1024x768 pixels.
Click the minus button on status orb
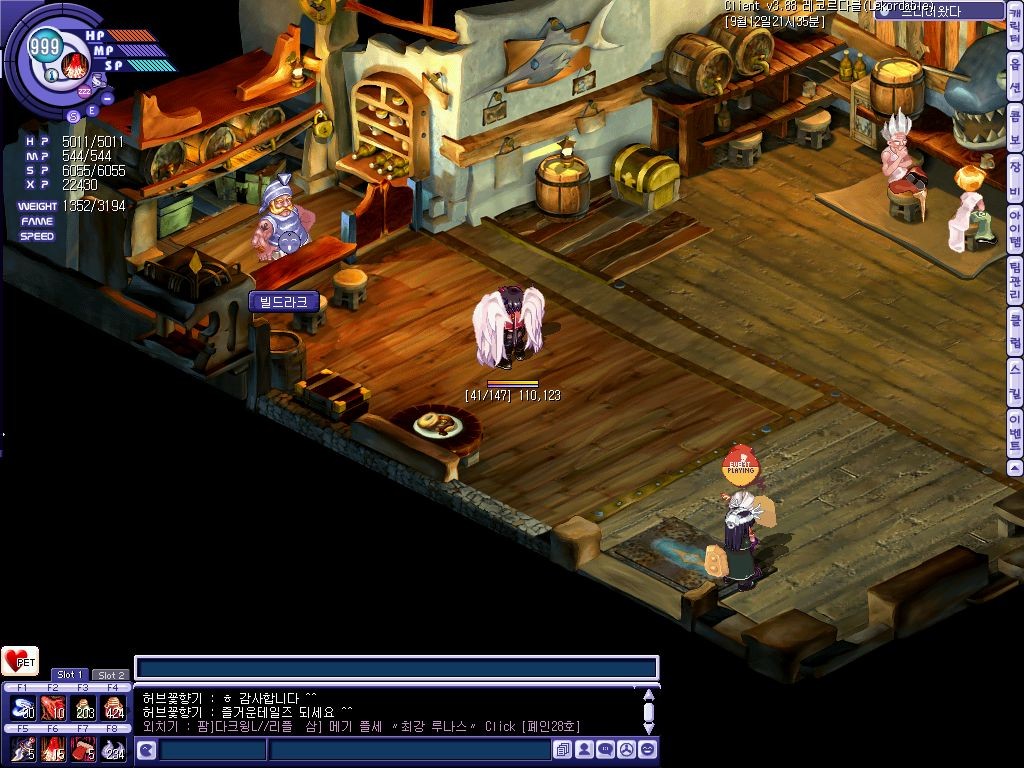pyautogui.click(x=107, y=97)
